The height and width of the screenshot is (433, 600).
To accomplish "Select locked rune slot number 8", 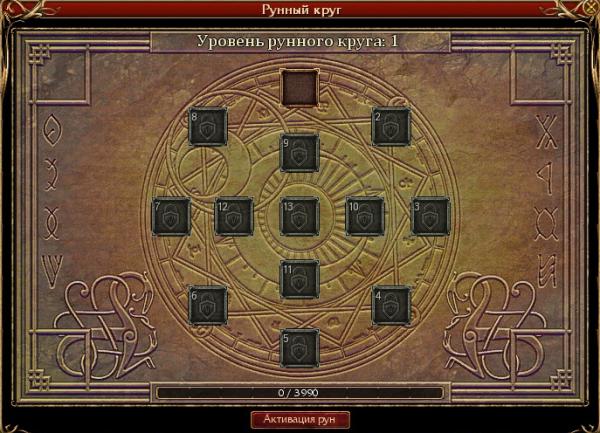I will pos(208,126).
